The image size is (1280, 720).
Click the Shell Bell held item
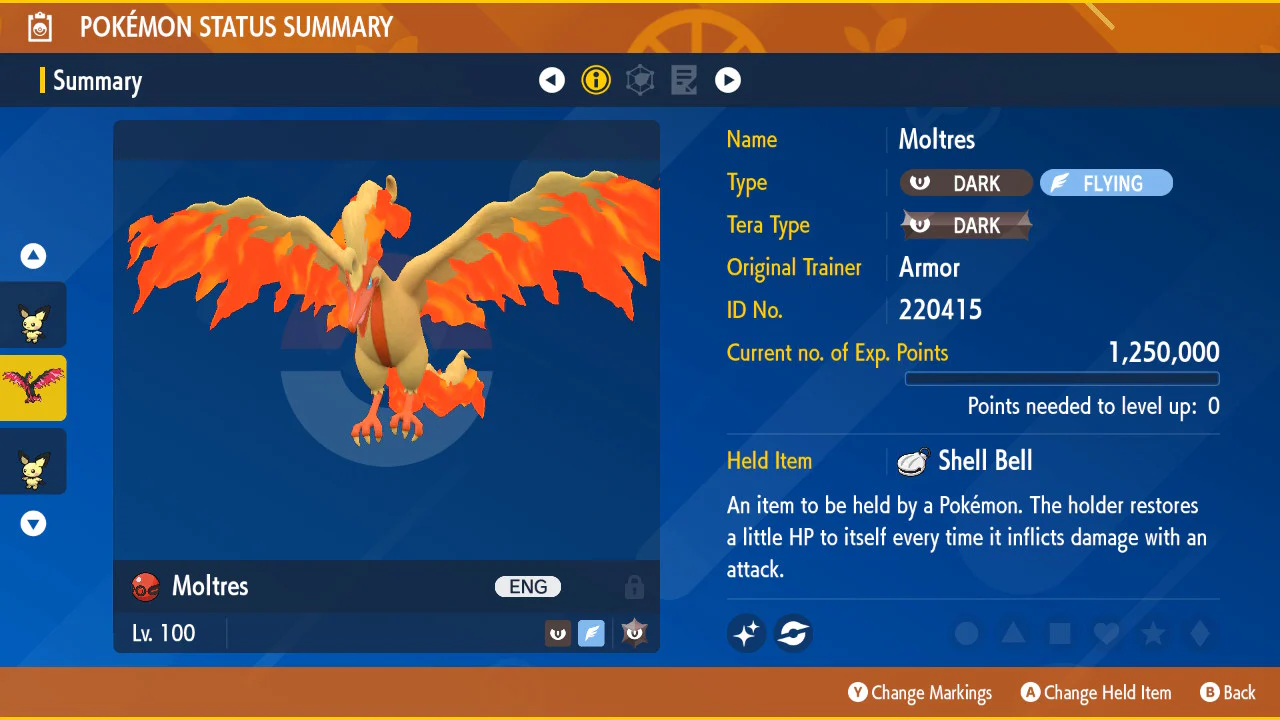click(x=966, y=461)
